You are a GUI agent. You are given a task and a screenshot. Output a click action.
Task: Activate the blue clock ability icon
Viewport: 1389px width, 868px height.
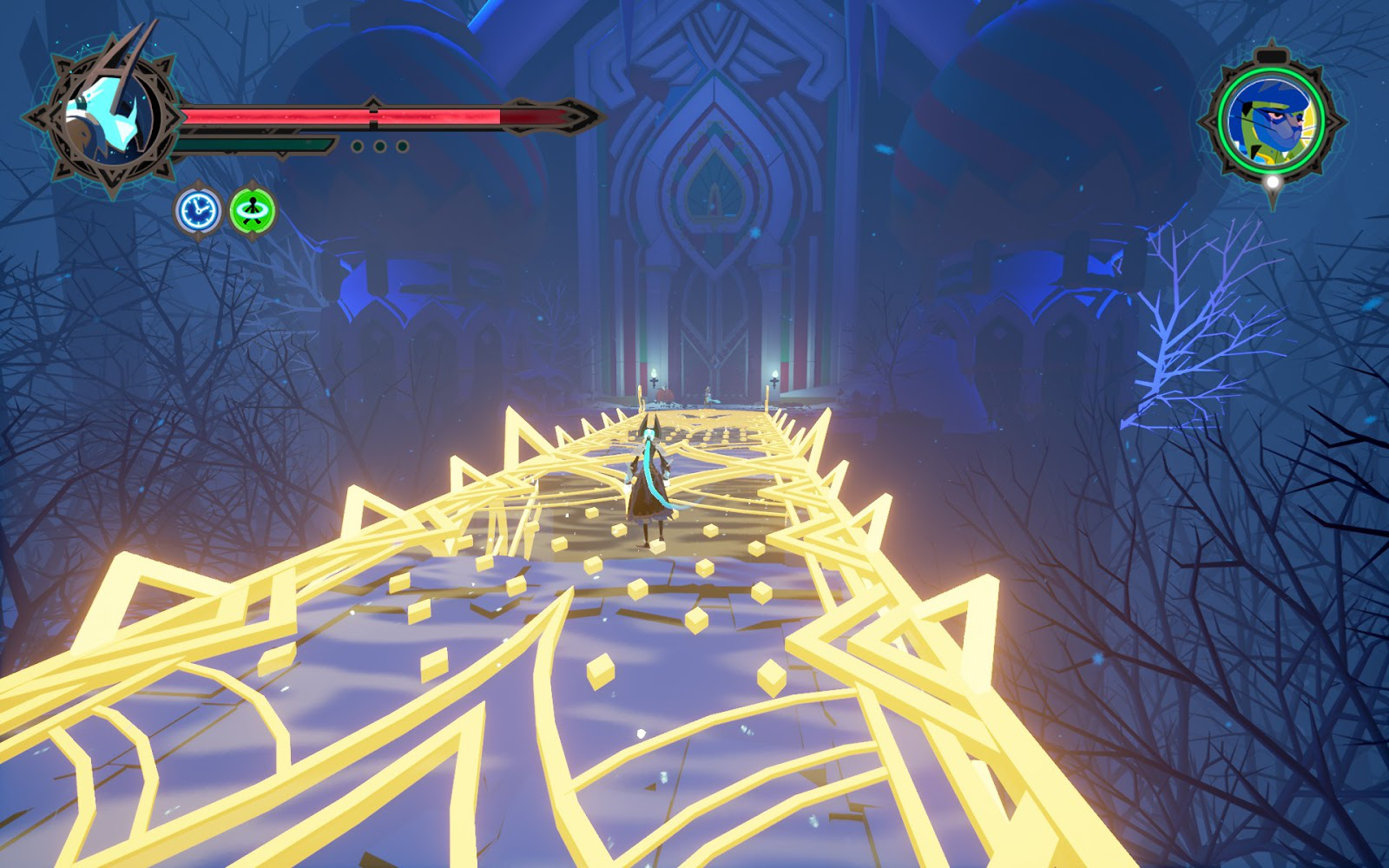pyautogui.click(x=199, y=211)
